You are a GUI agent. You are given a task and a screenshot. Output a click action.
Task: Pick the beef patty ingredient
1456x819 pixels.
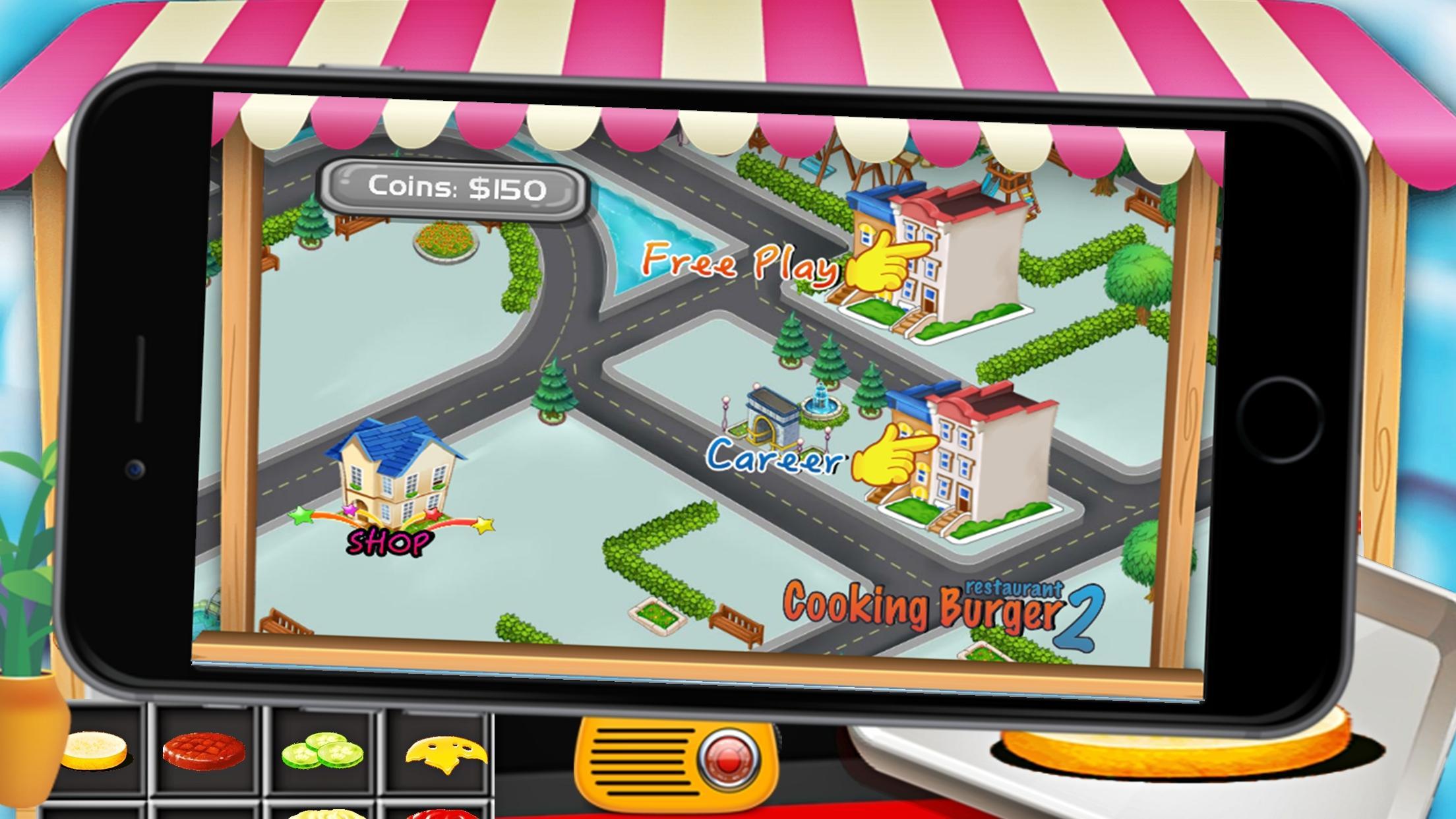204,752
